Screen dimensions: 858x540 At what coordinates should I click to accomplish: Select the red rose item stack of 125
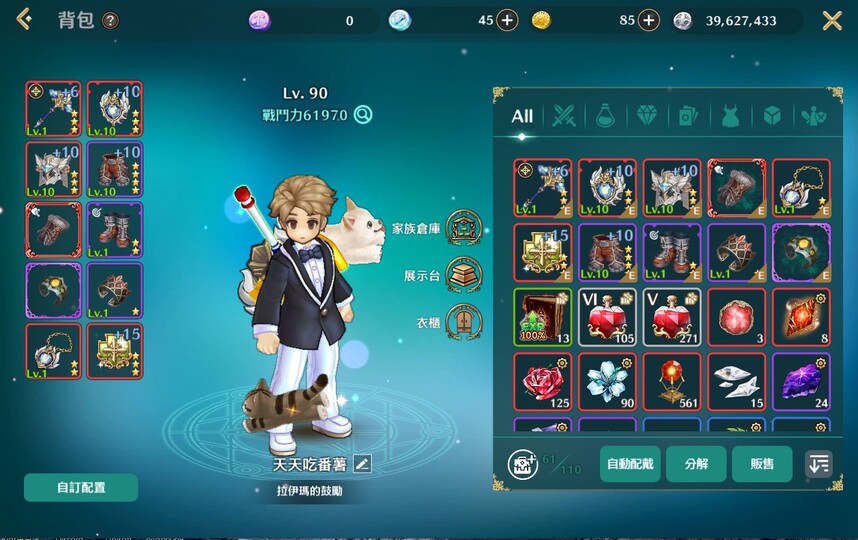pyautogui.click(x=542, y=381)
